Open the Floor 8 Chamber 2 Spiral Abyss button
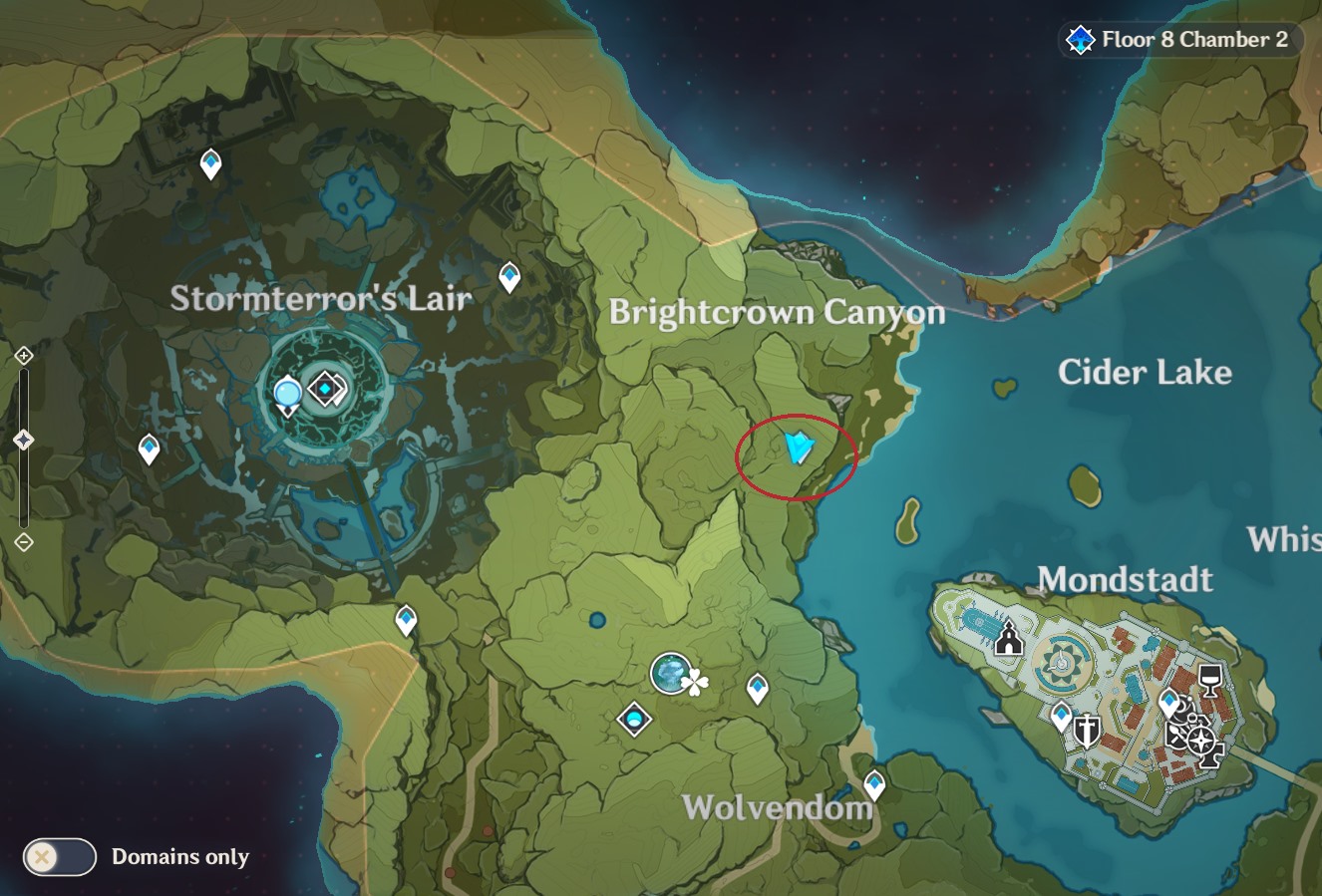The image size is (1322, 896). [x=1181, y=40]
